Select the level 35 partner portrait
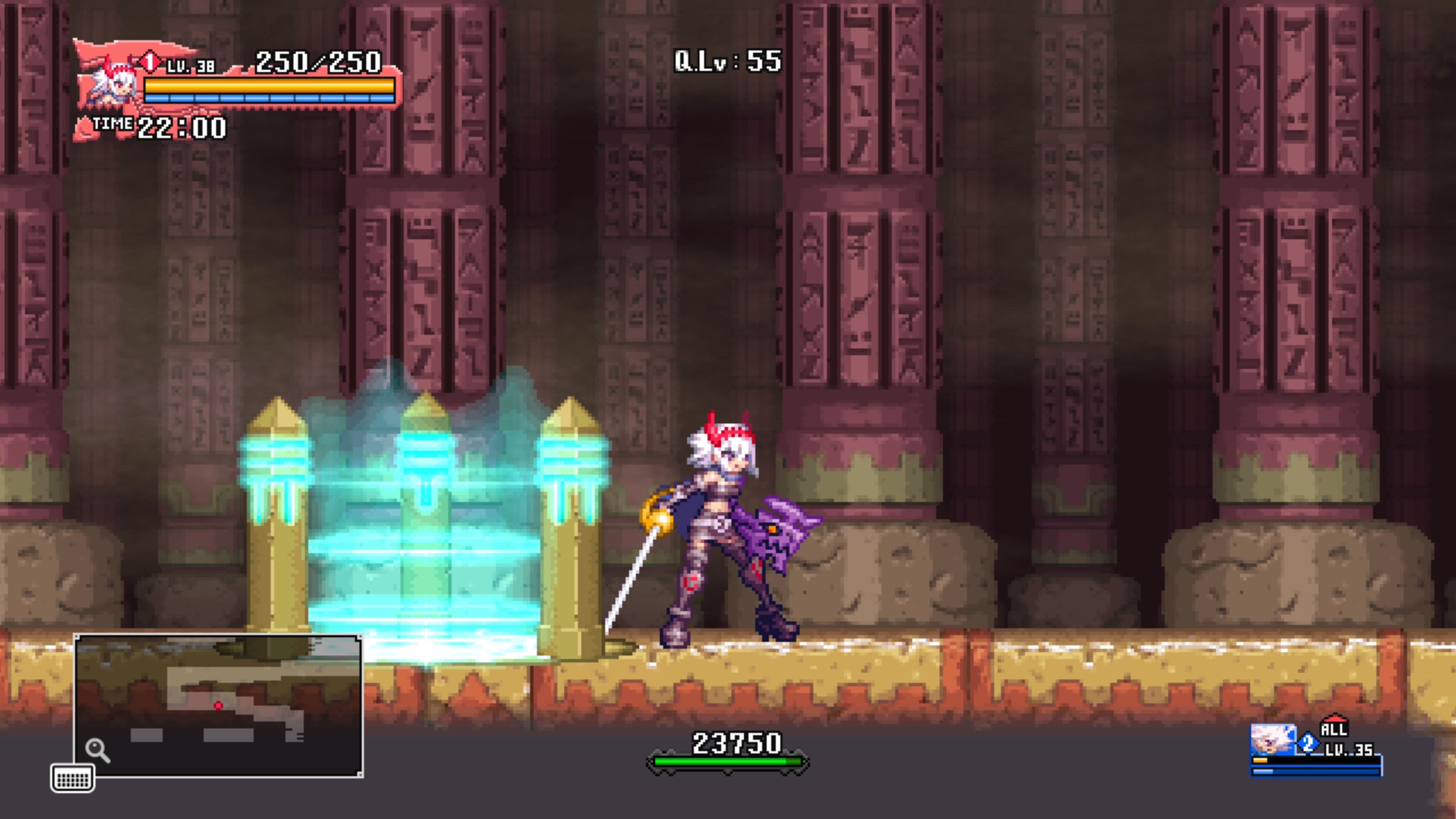1456x819 pixels. click(x=1272, y=739)
